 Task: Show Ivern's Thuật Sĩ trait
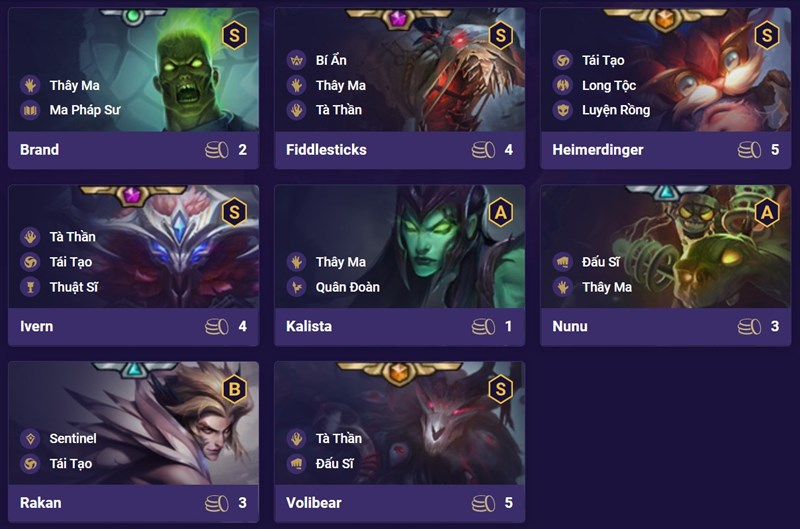73,286
